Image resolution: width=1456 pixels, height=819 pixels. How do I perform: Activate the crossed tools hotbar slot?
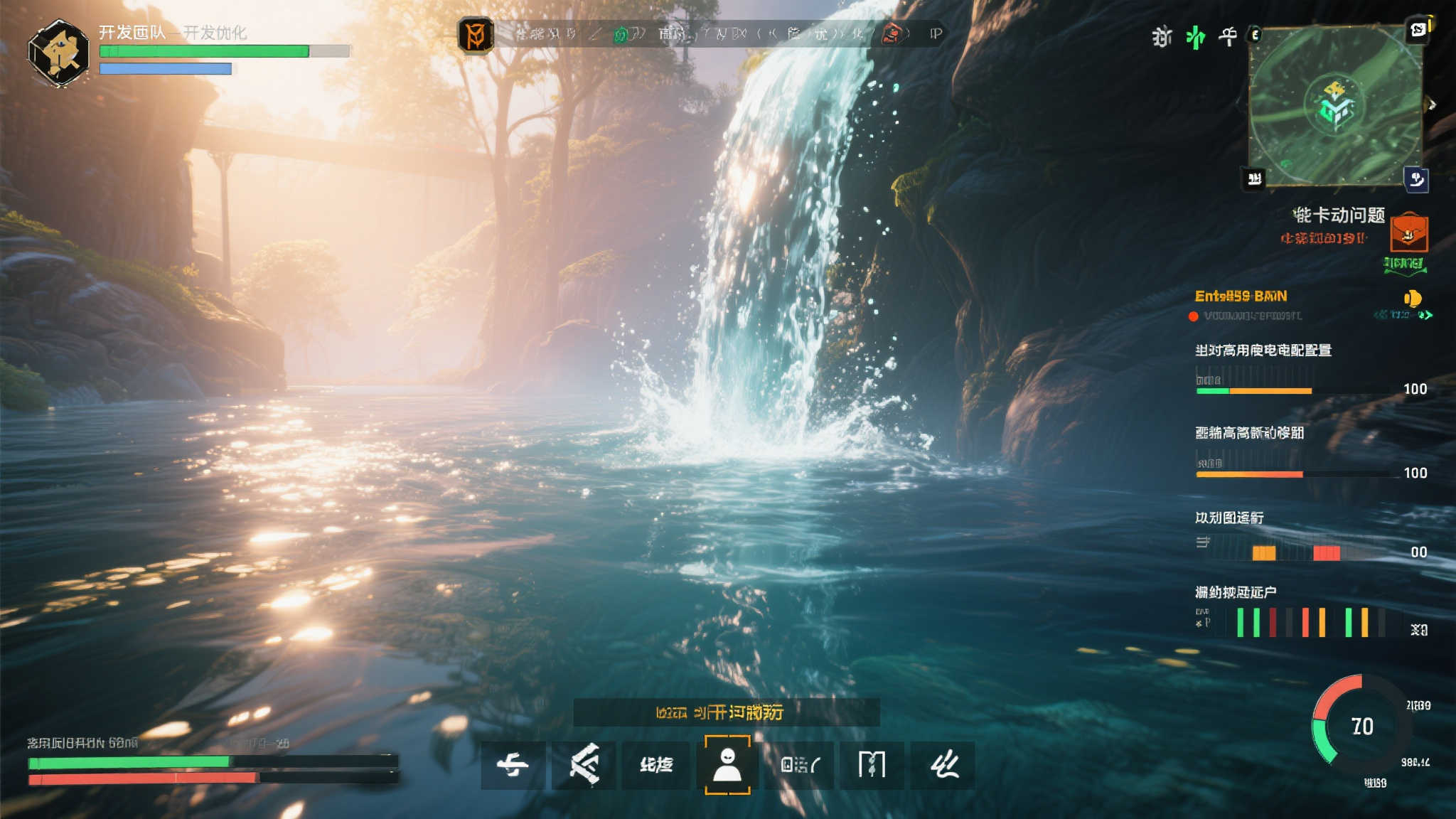(584, 764)
